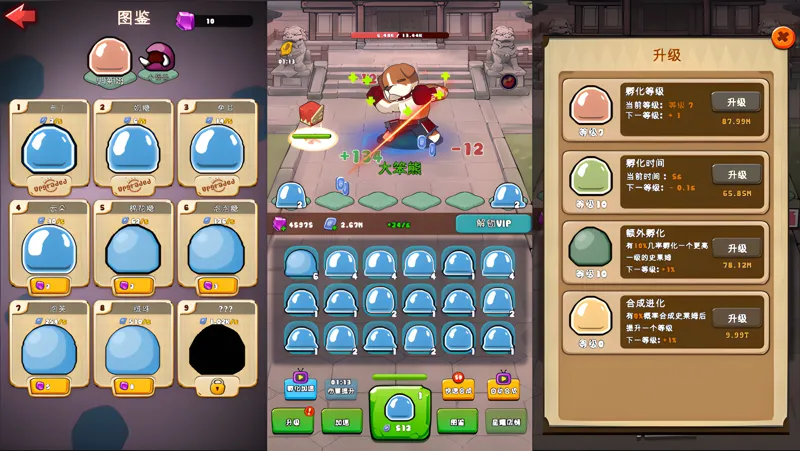Upgrade 额外孵化 extra hatch
Screen dimensions: 800x451
[x=736, y=248]
